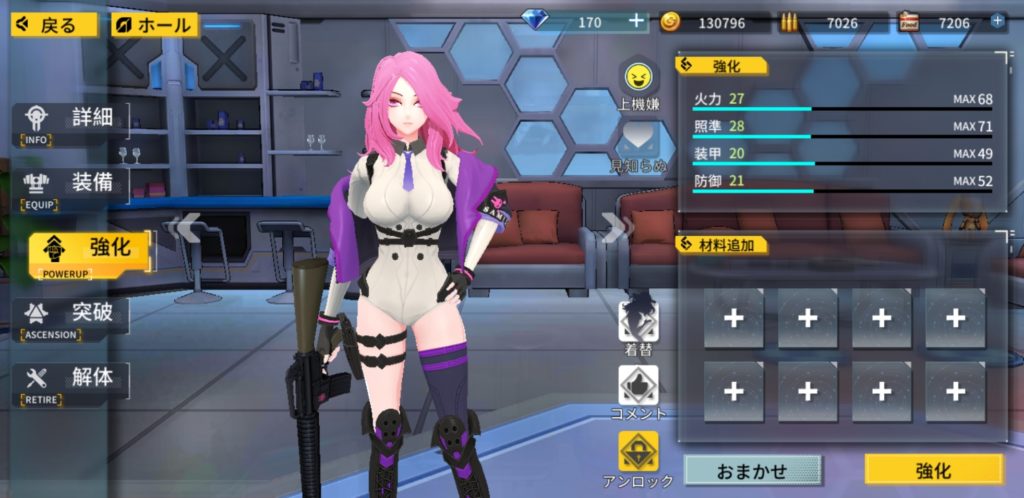This screenshot has height=498, width=1024.
Task: Choose the 解体 RETIRE tab
Action: tap(72, 382)
